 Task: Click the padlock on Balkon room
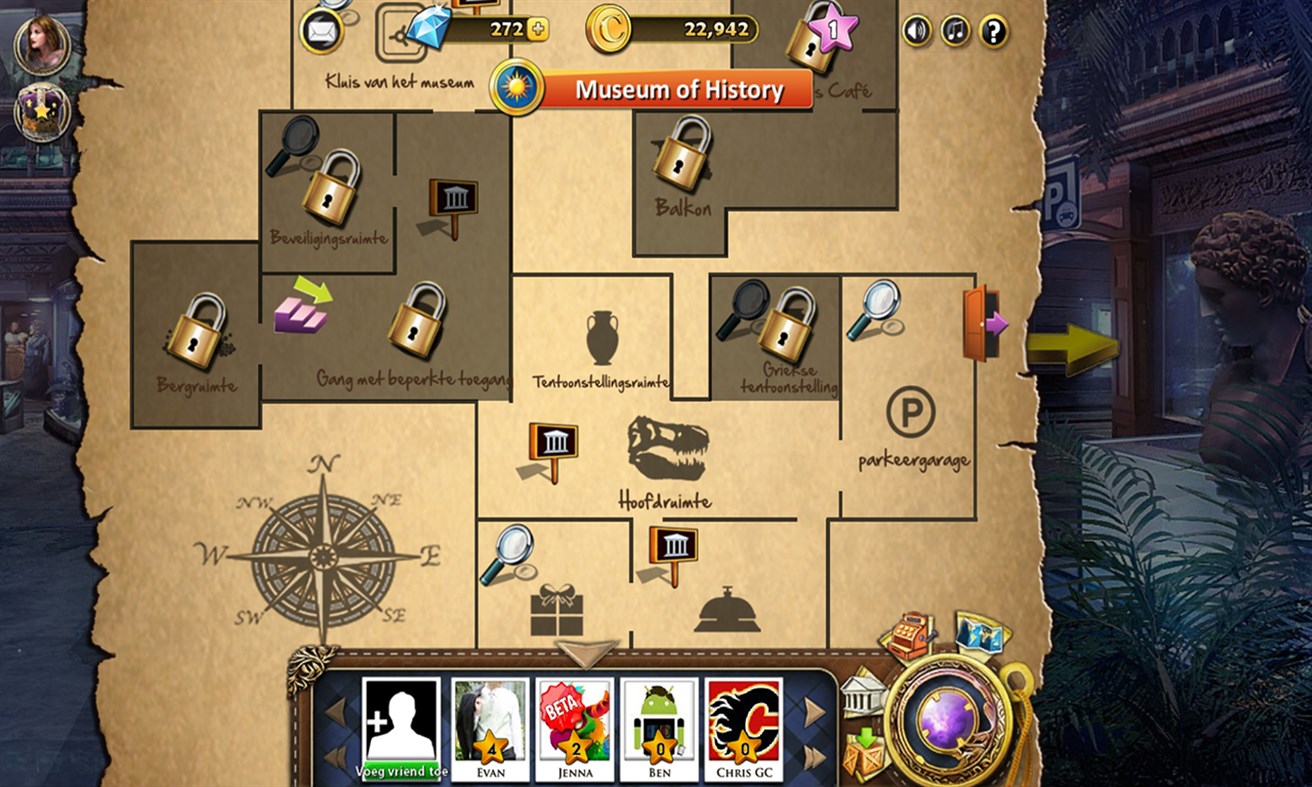tap(680, 160)
